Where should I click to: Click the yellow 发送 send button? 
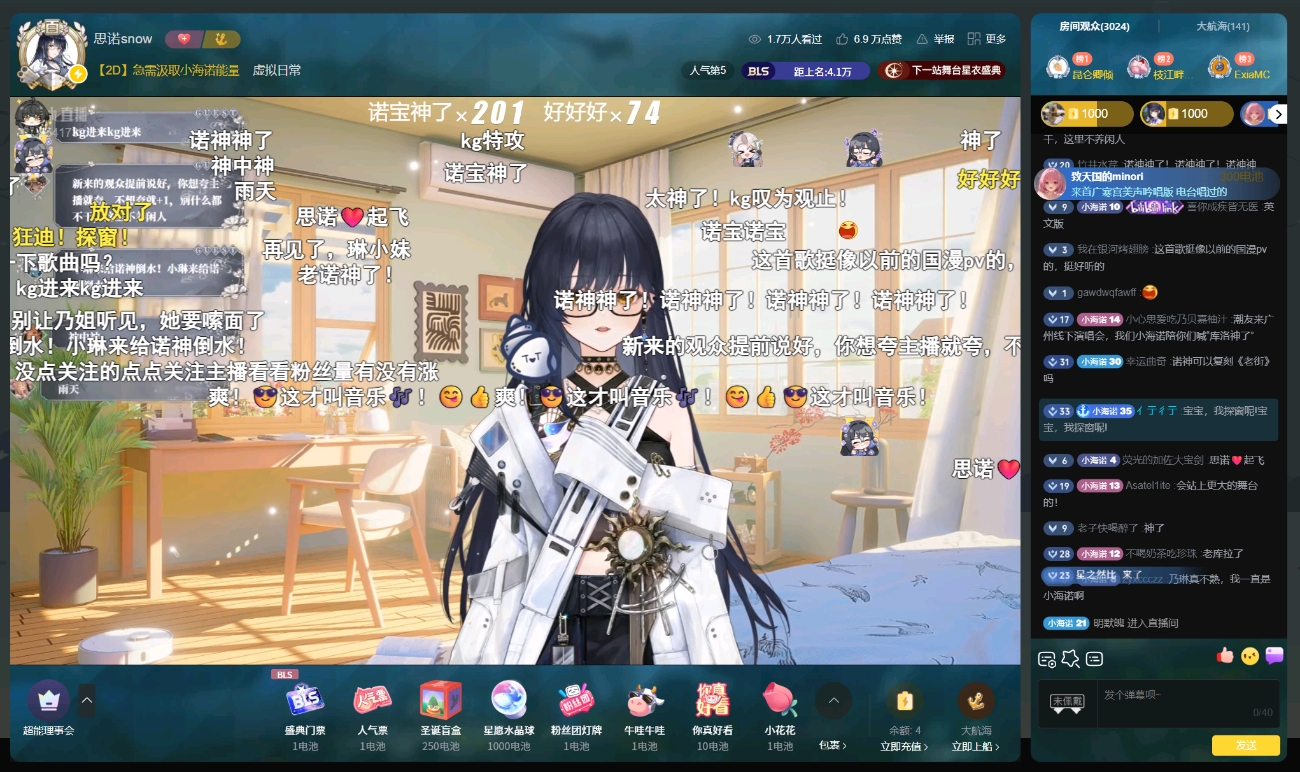click(1245, 745)
